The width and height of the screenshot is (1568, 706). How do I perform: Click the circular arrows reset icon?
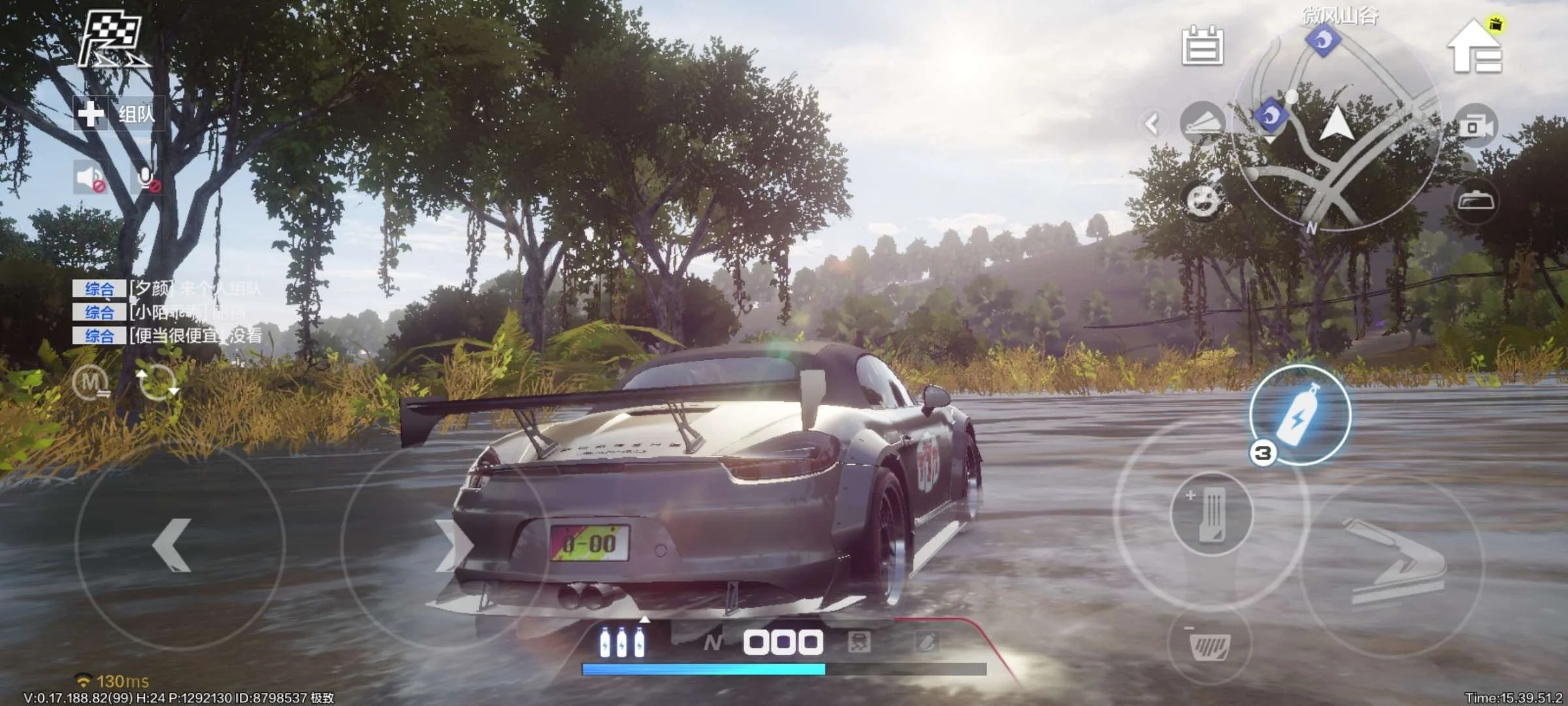click(x=156, y=382)
